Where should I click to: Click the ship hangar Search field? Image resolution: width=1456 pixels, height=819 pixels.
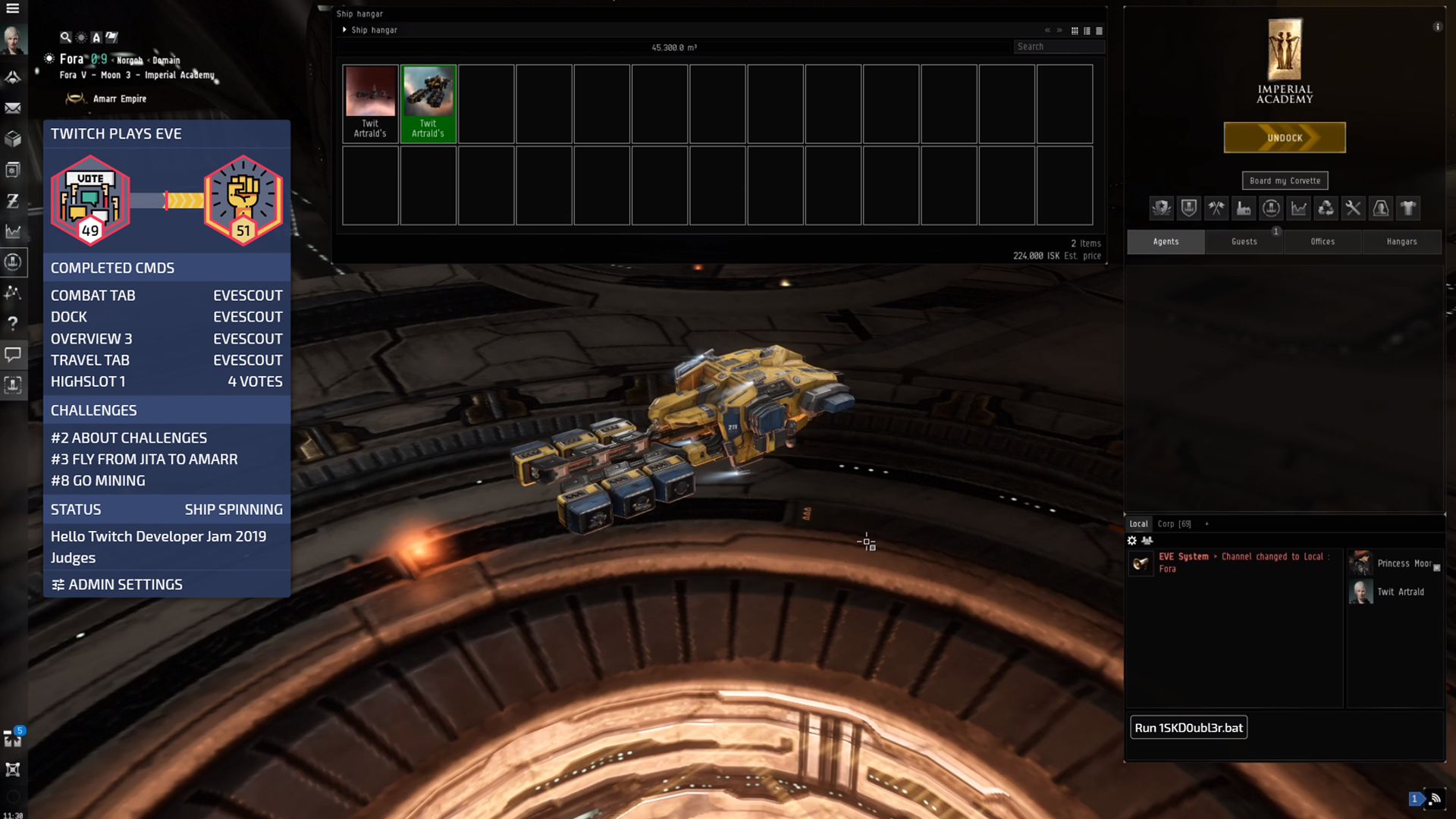click(1058, 47)
